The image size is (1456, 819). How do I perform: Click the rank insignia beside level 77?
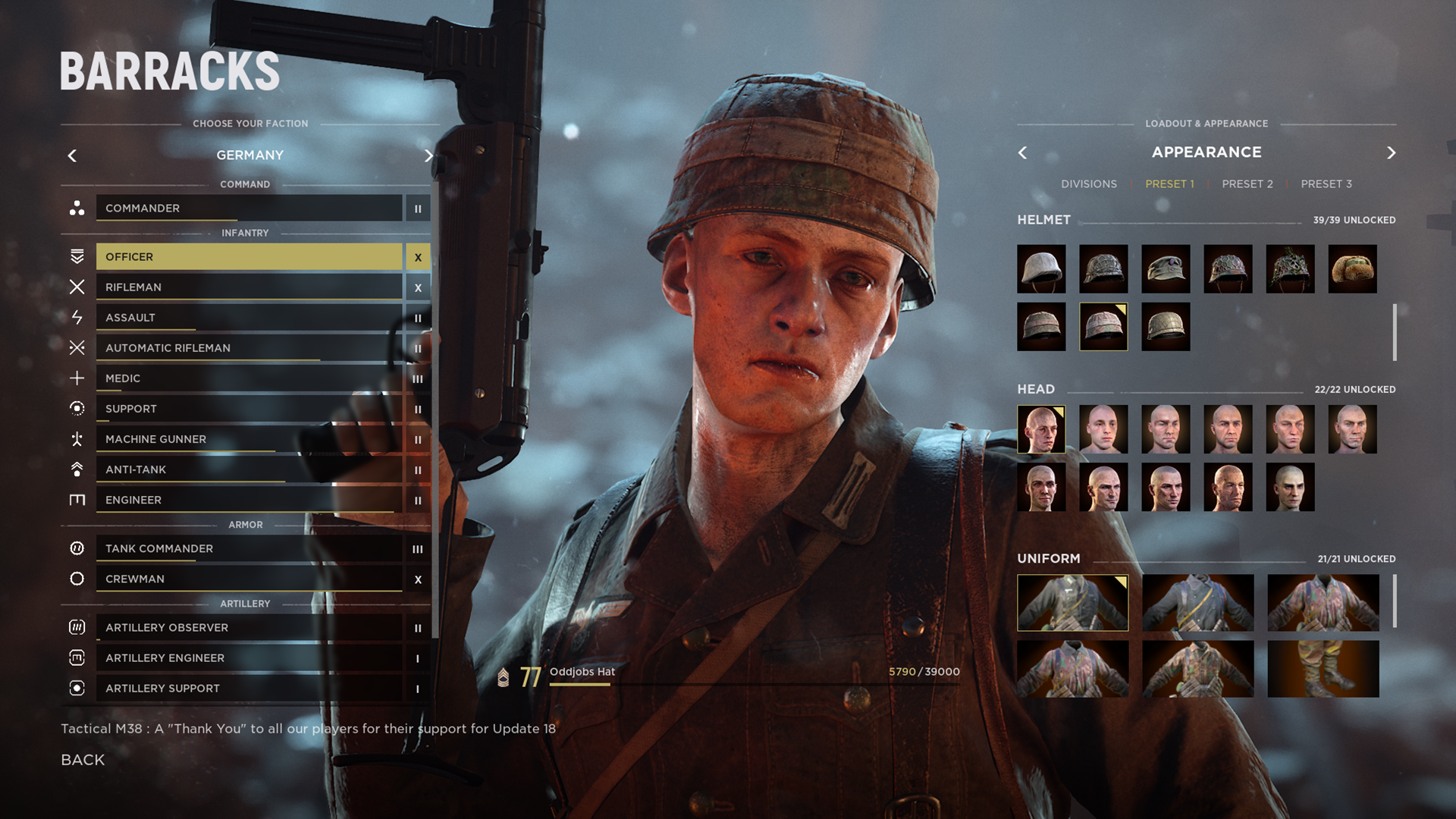[x=505, y=679]
